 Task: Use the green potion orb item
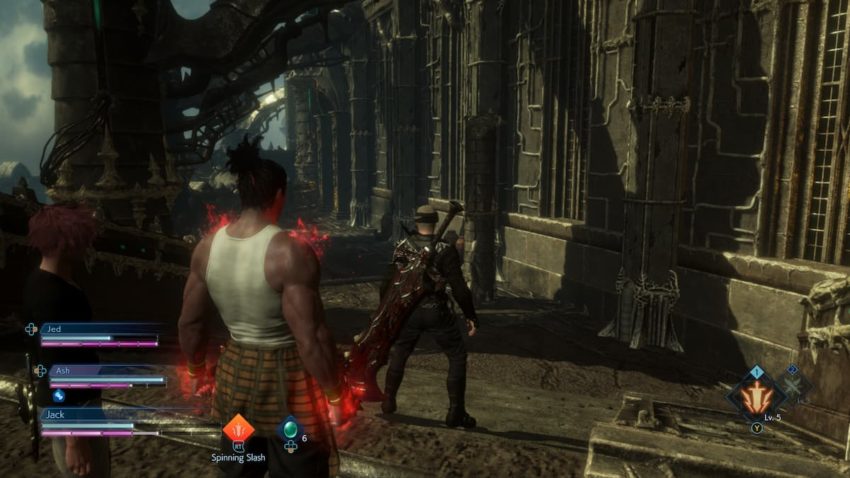289,429
